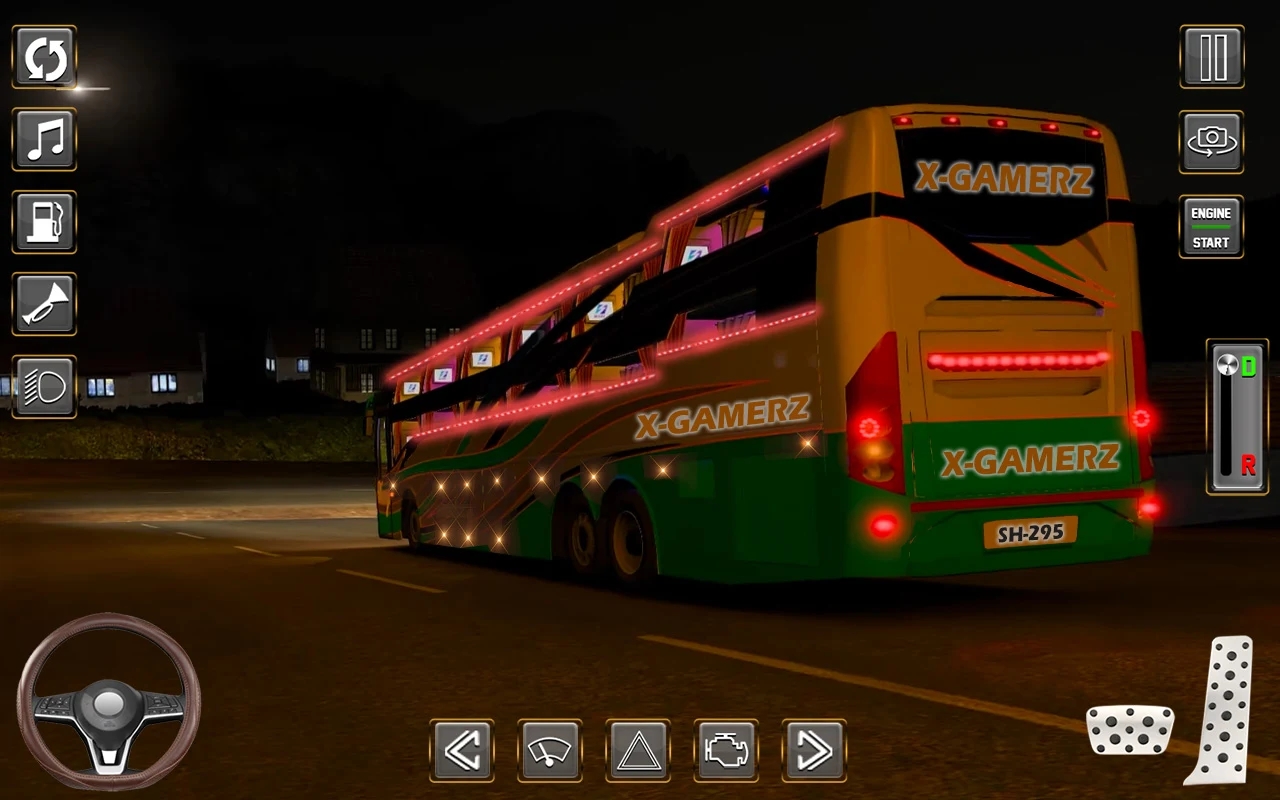Move the gear shifter knob
The width and height of the screenshot is (1280, 800).
(x=1227, y=363)
